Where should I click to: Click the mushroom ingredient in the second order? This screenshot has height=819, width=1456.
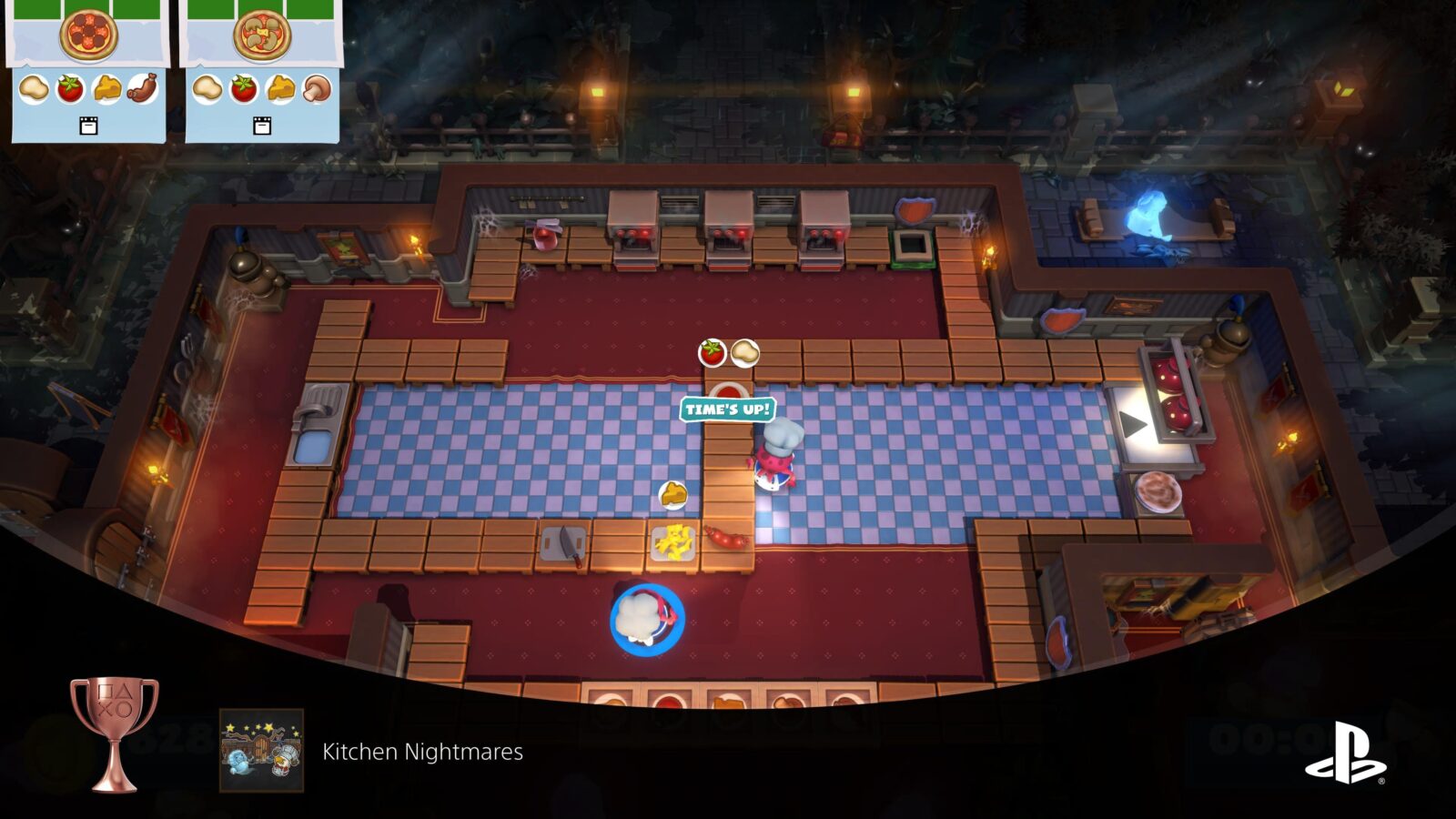(x=317, y=88)
